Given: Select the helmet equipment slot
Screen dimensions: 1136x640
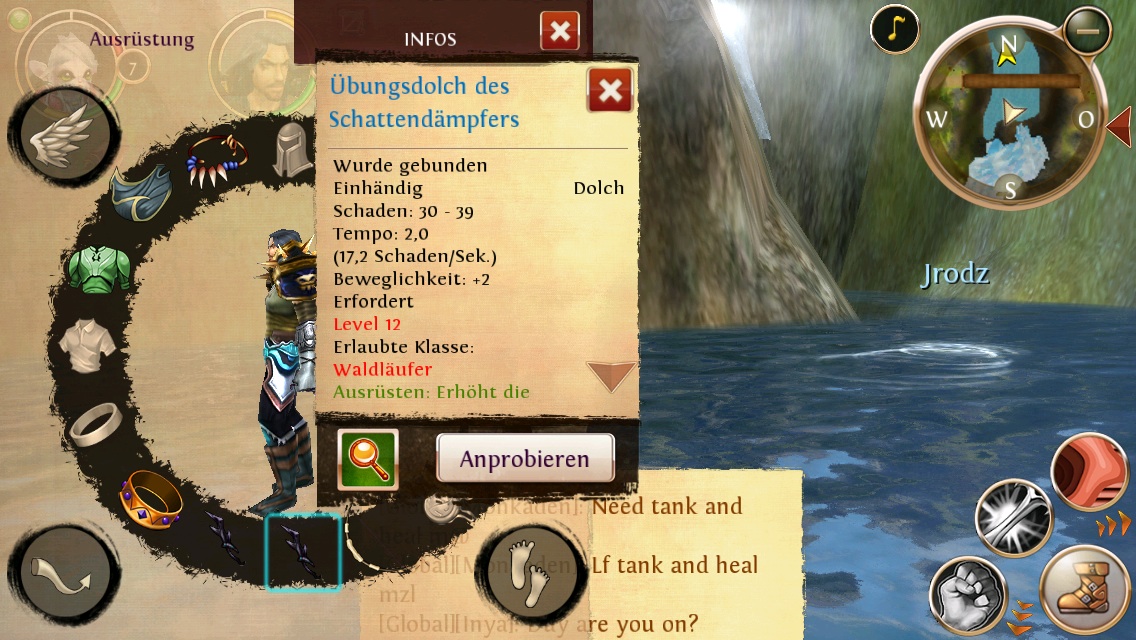Looking at the screenshot, I should [x=291, y=150].
